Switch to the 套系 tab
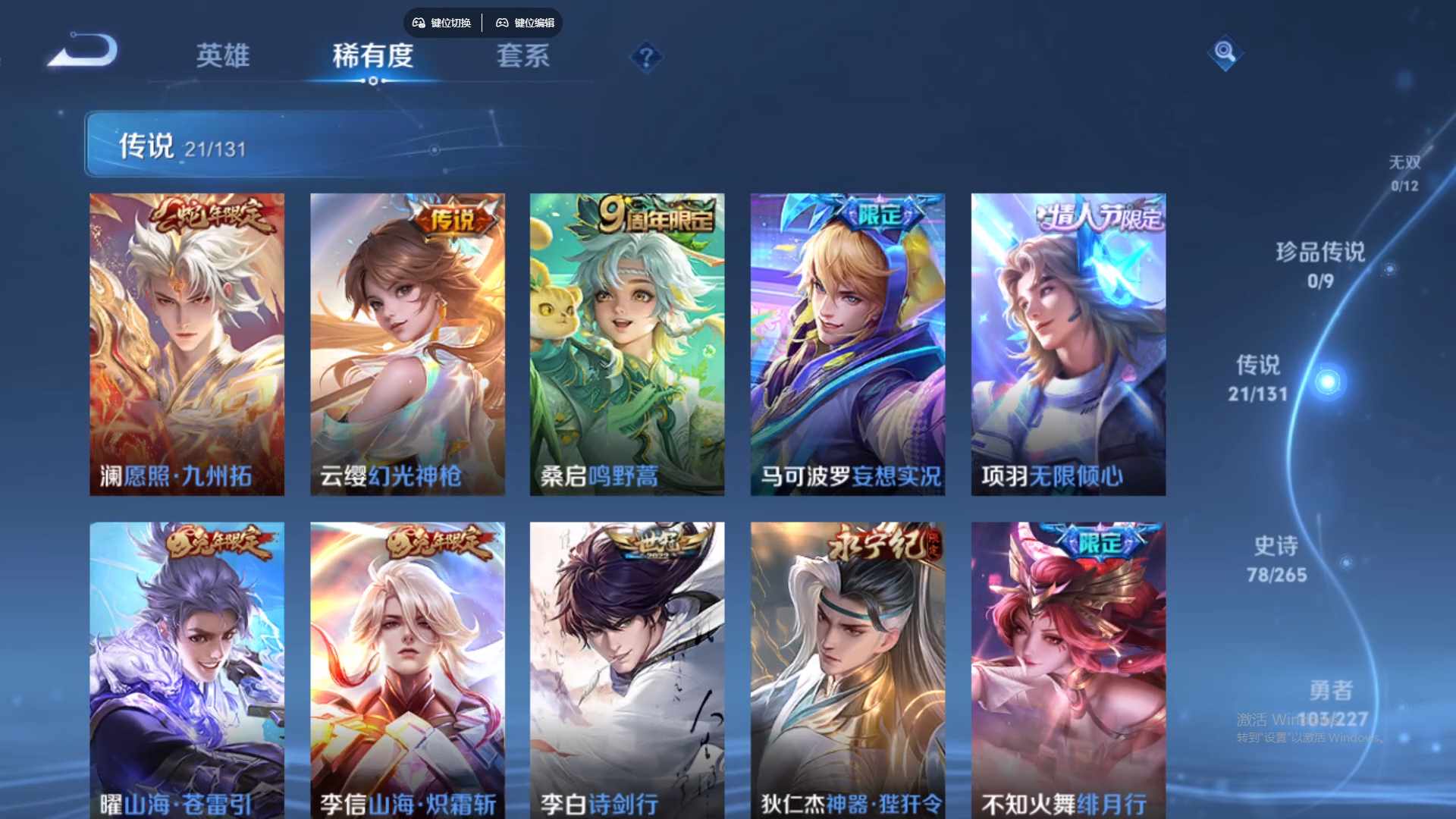Viewport: 1456px width, 819px height. [x=523, y=57]
